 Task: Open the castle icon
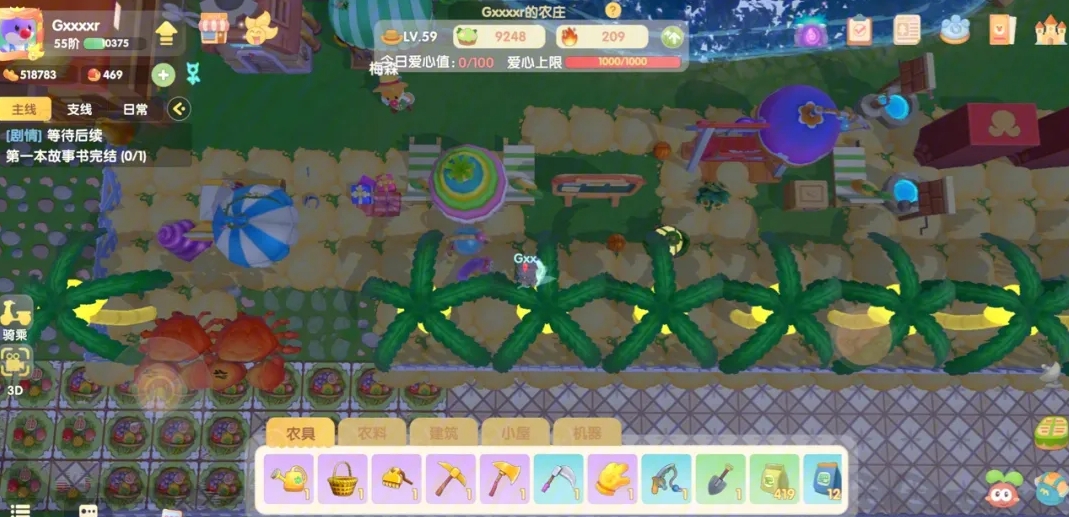[x=1050, y=30]
